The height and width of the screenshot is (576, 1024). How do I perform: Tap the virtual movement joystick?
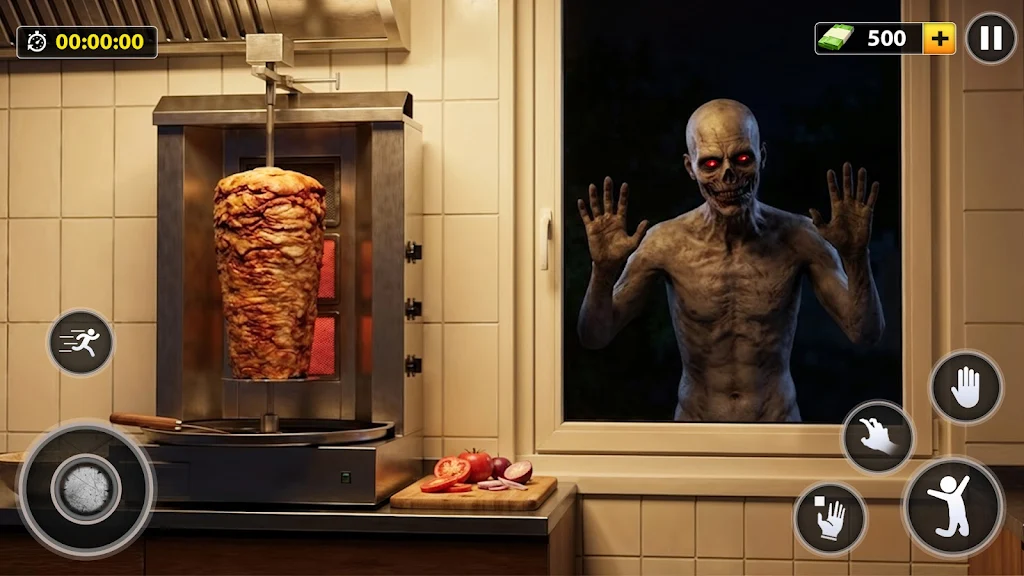86,489
